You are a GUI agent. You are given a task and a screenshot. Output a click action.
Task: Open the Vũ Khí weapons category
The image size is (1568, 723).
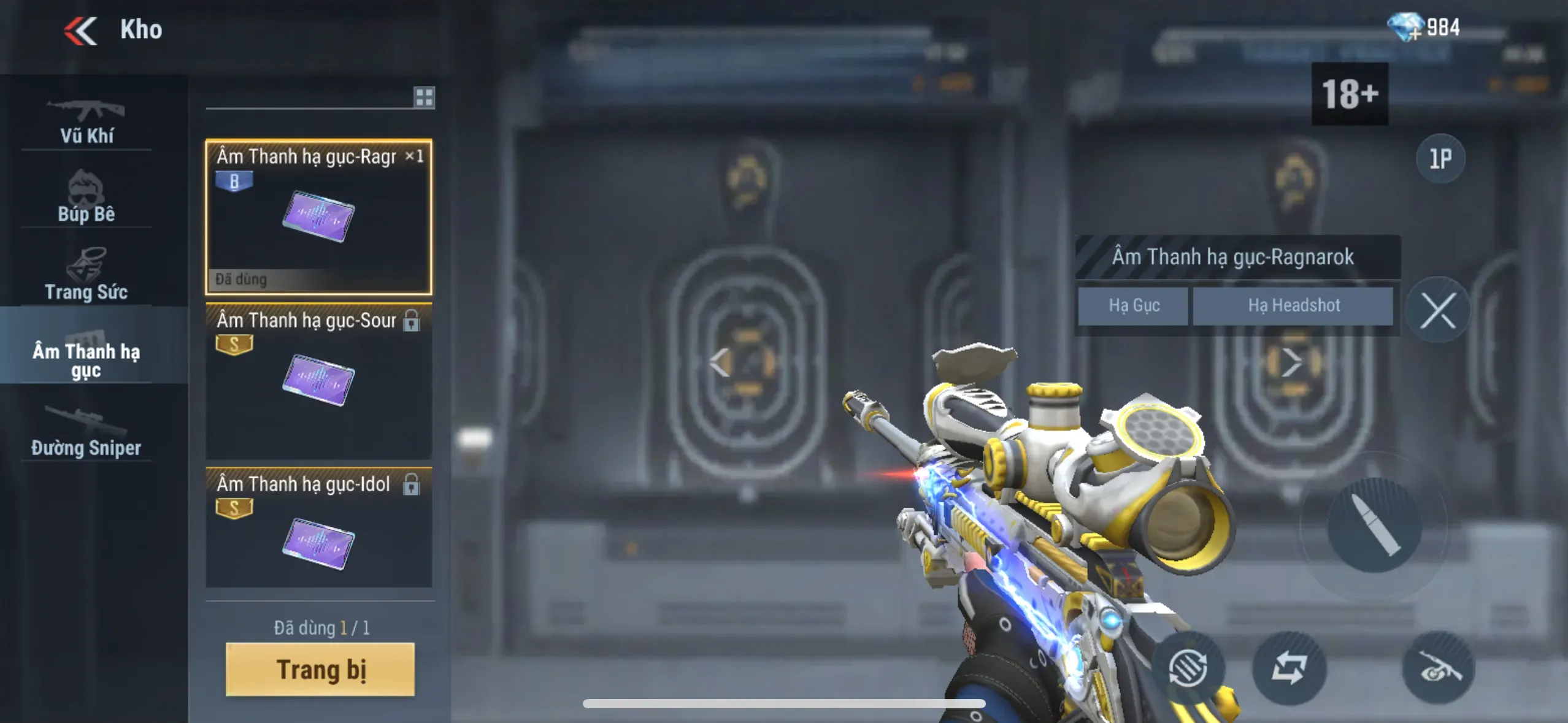point(86,121)
